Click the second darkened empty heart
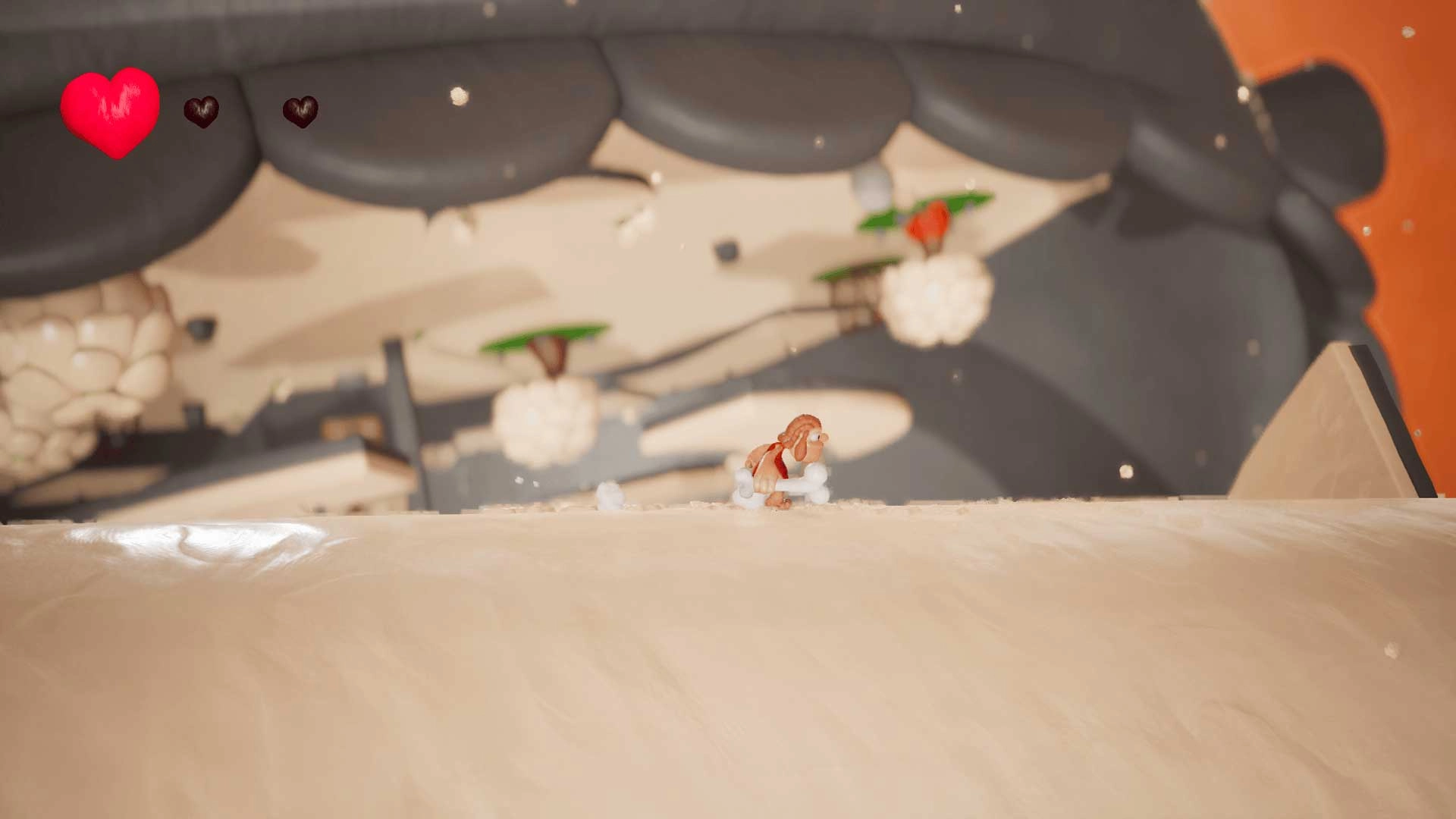The height and width of the screenshot is (819, 1456). click(302, 112)
